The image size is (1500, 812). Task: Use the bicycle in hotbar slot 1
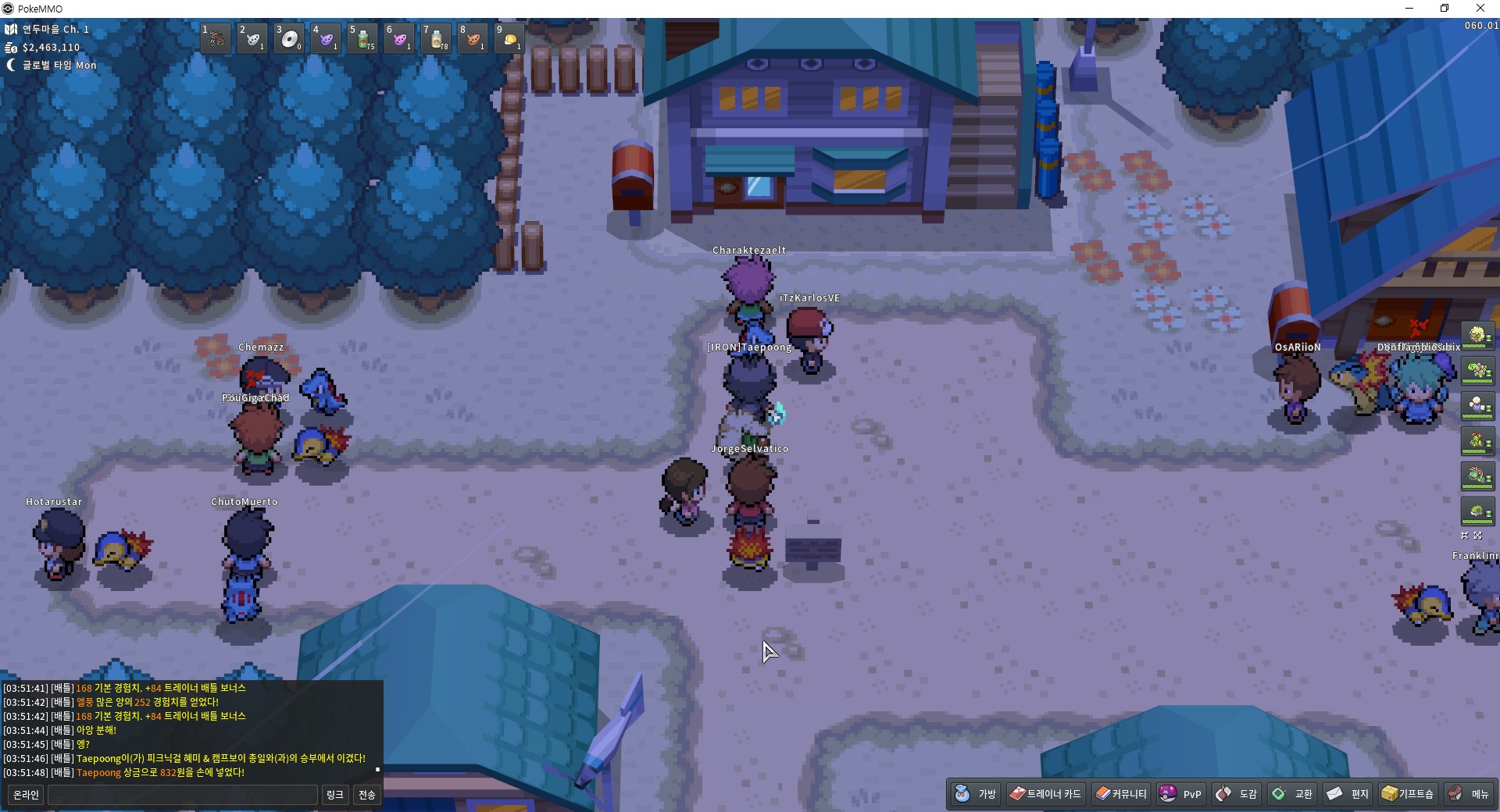[216, 38]
